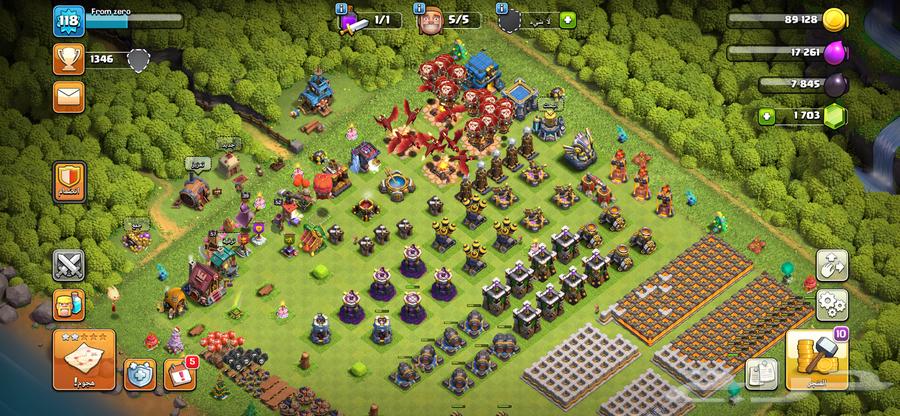Open the shop with hammer and coins
This screenshot has width=900, height=416.
click(x=816, y=360)
